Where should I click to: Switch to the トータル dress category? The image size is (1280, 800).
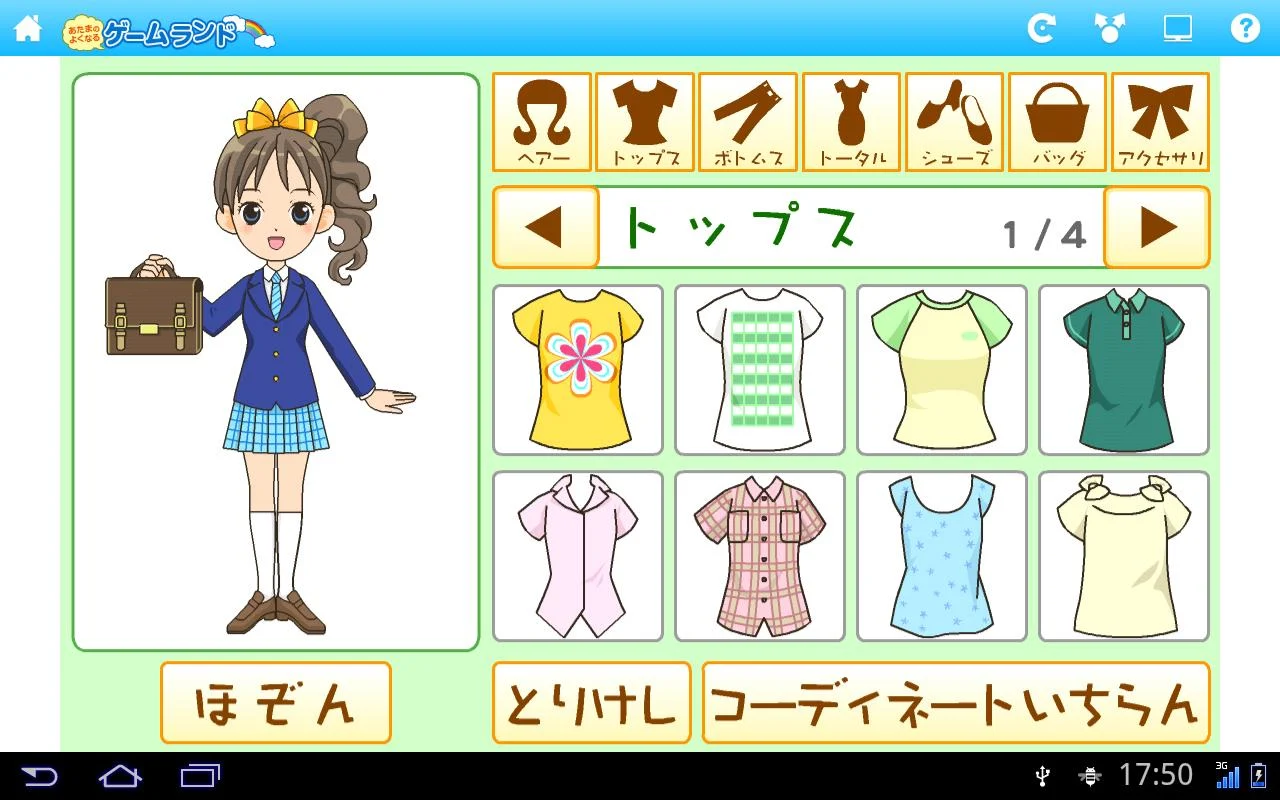[x=850, y=120]
